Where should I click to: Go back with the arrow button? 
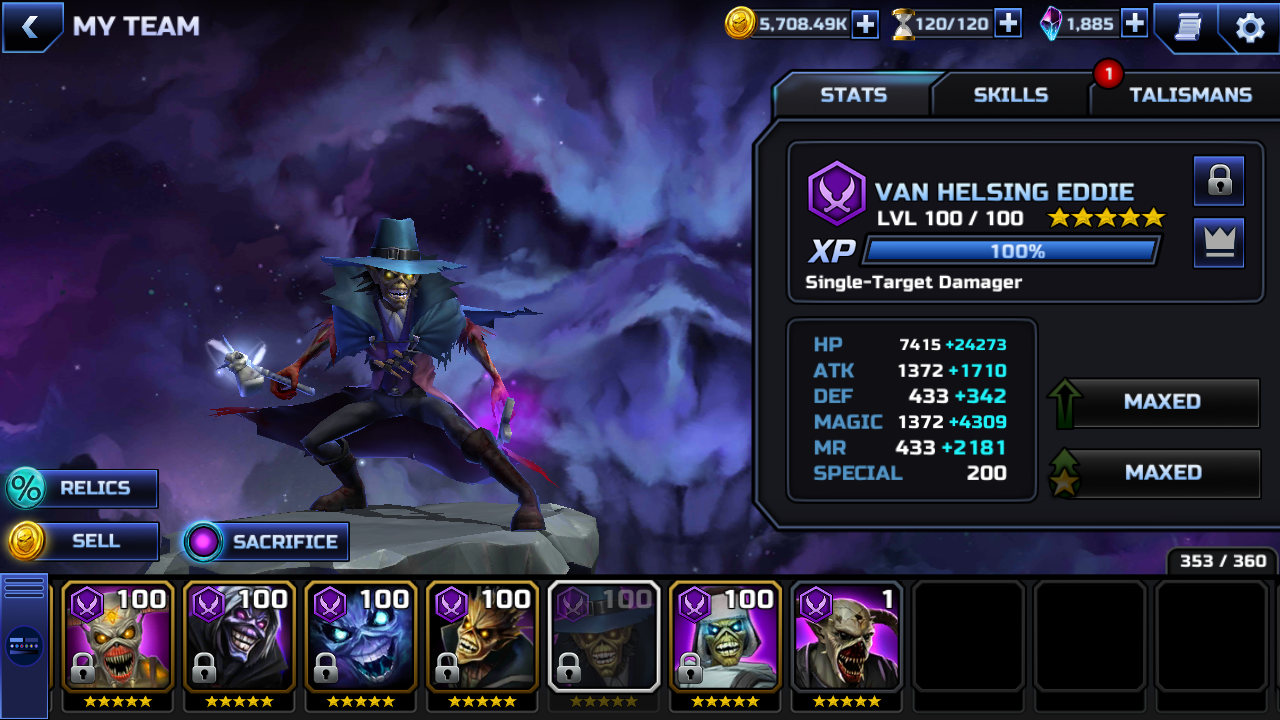click(x=31, y=27)
